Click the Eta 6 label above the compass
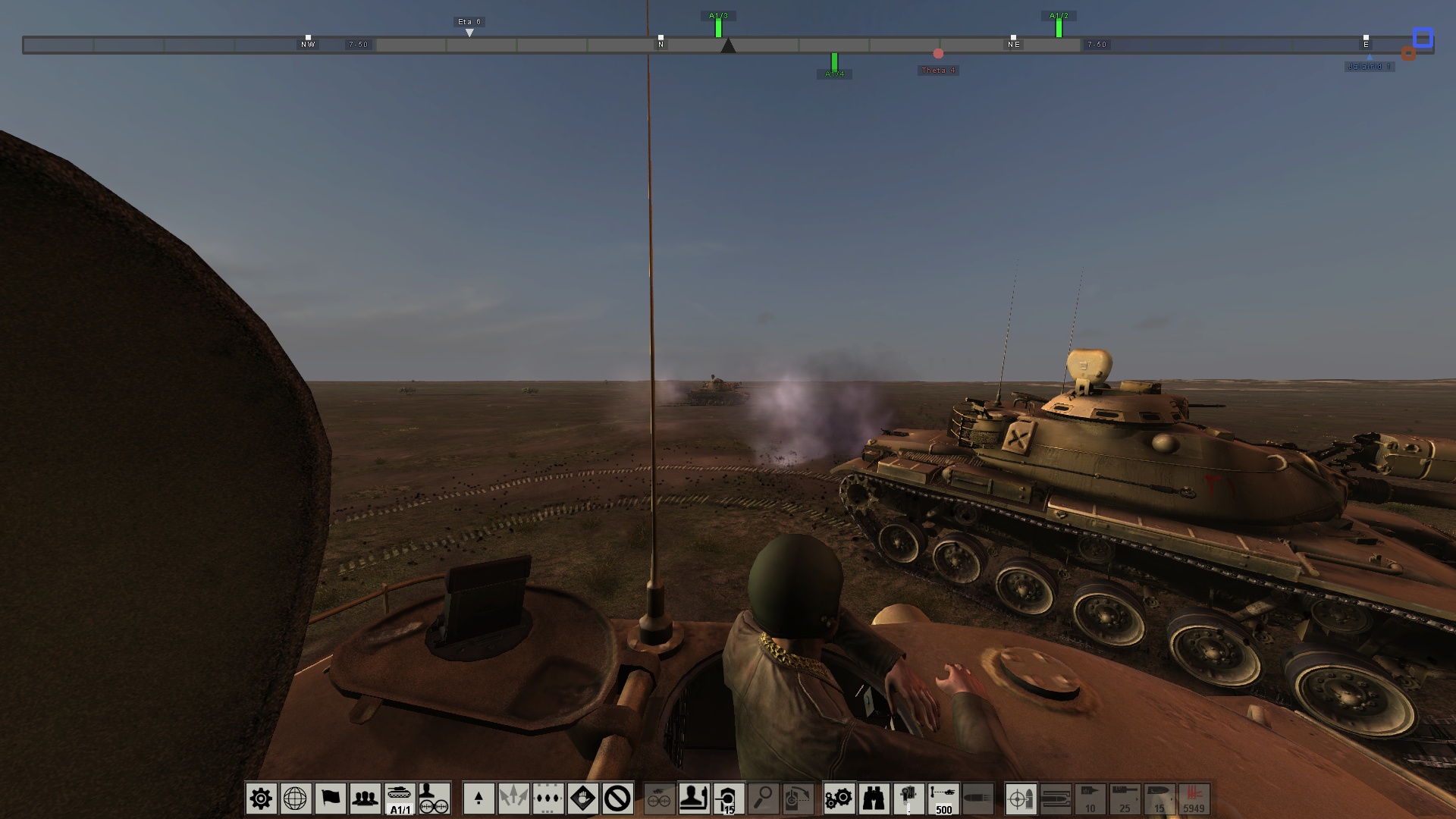1456x819 pixels. coord(469,23)
